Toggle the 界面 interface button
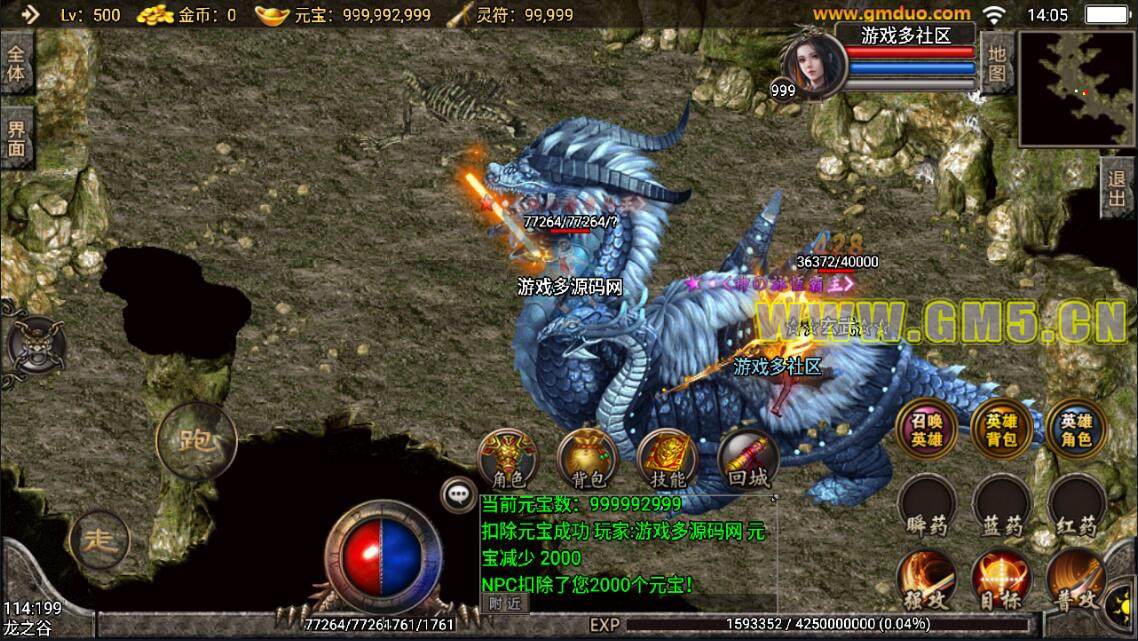1138x641 pixels. click(17, 138)
